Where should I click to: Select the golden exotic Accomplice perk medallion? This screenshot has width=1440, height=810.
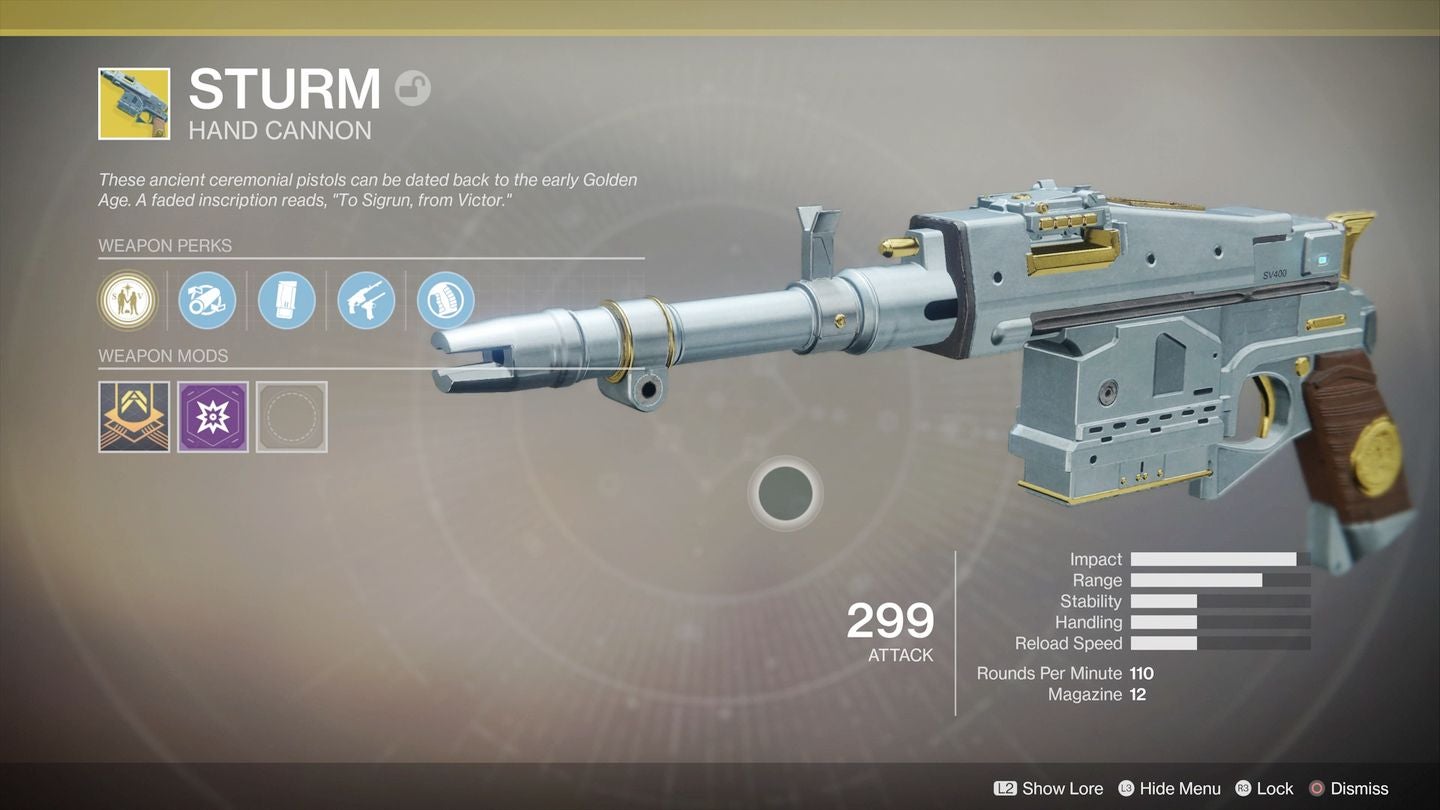pyautogui.click(x=127, y=300)
